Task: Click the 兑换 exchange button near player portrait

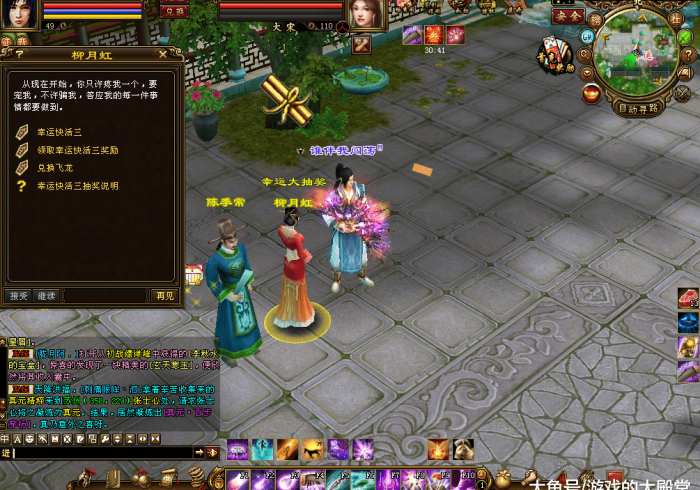Action: tap(174, 10)
